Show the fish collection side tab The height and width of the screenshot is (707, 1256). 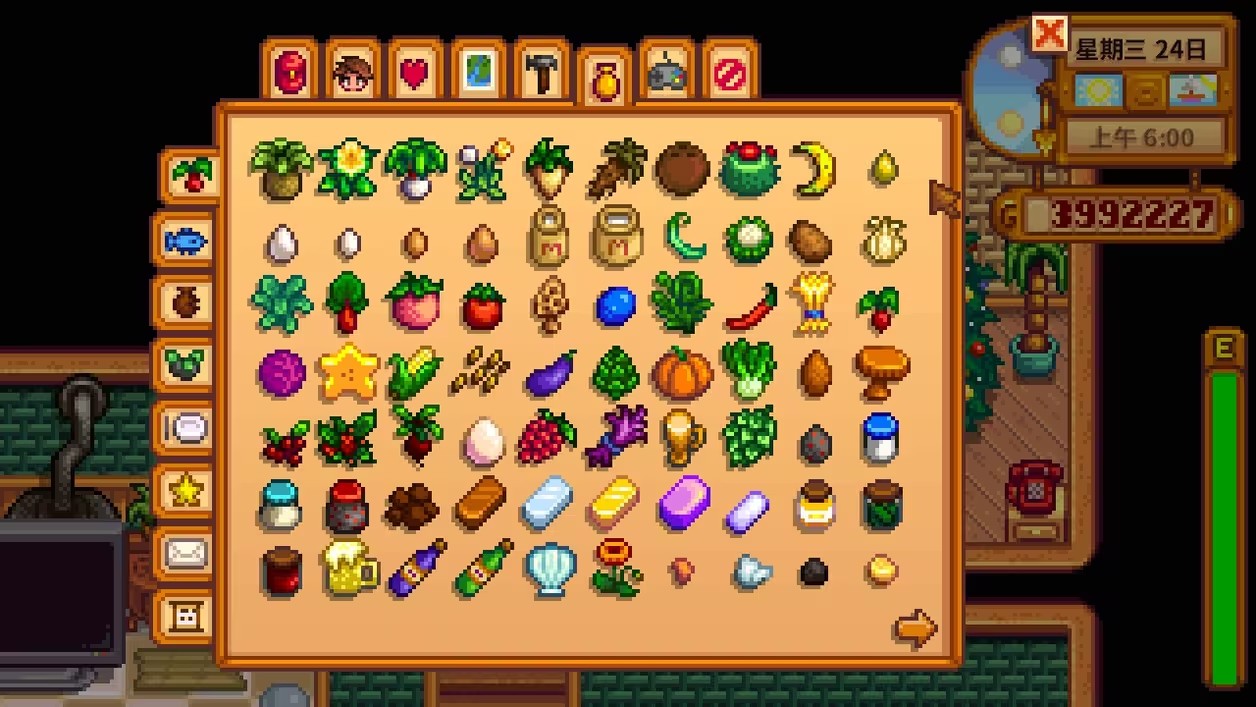(186, 240)
